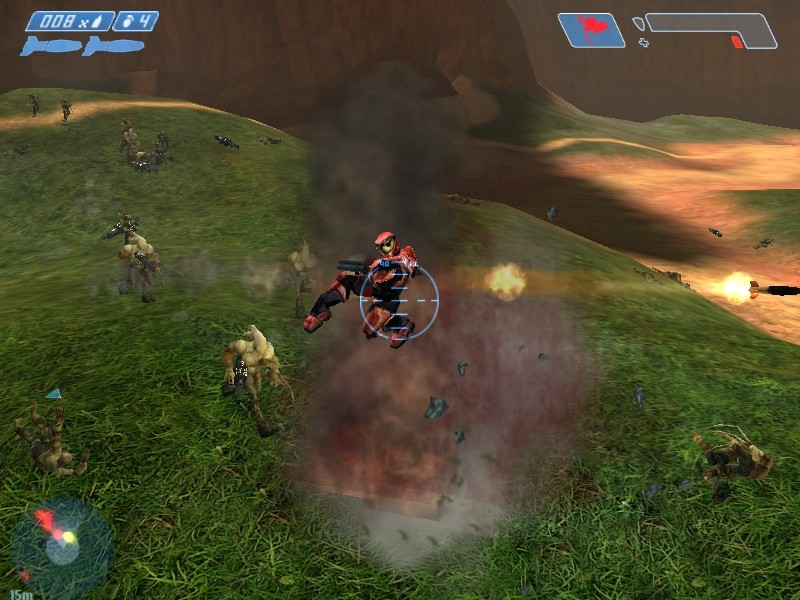Click the motion tracker radar
Viewport: 800px width, 600px height.
[60, 545]
